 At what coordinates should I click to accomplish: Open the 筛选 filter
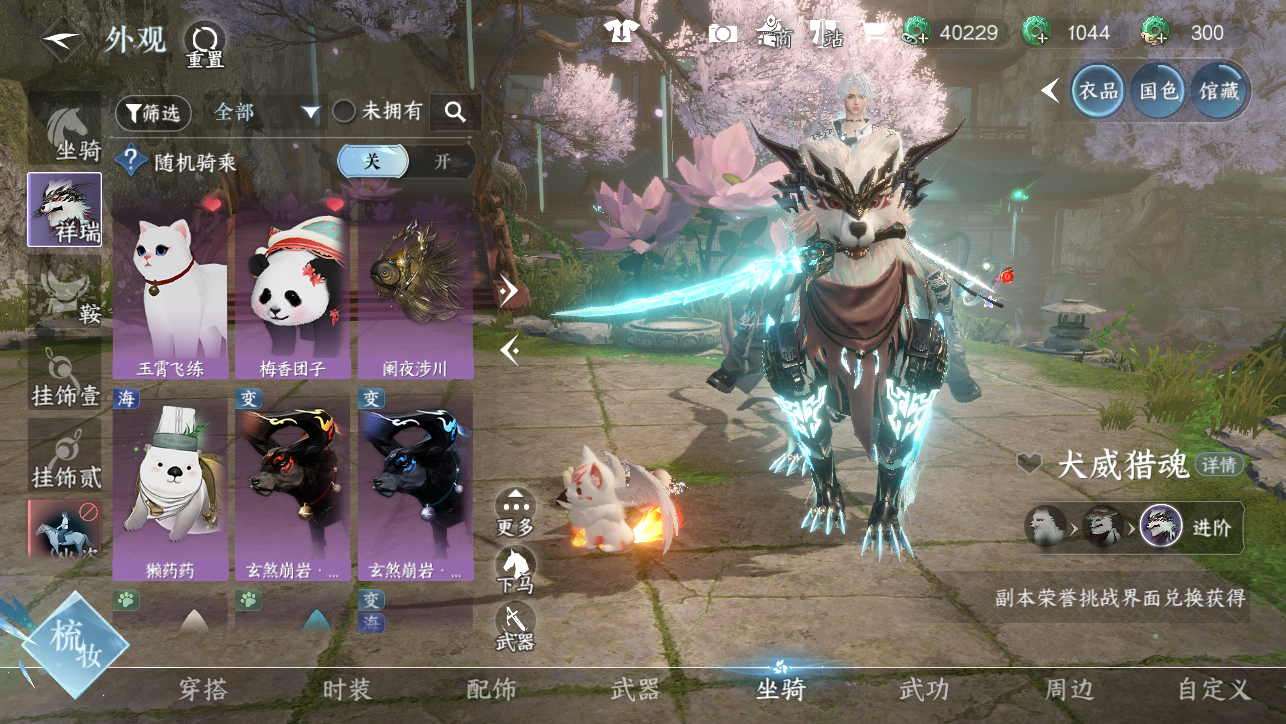click(153, 113)
